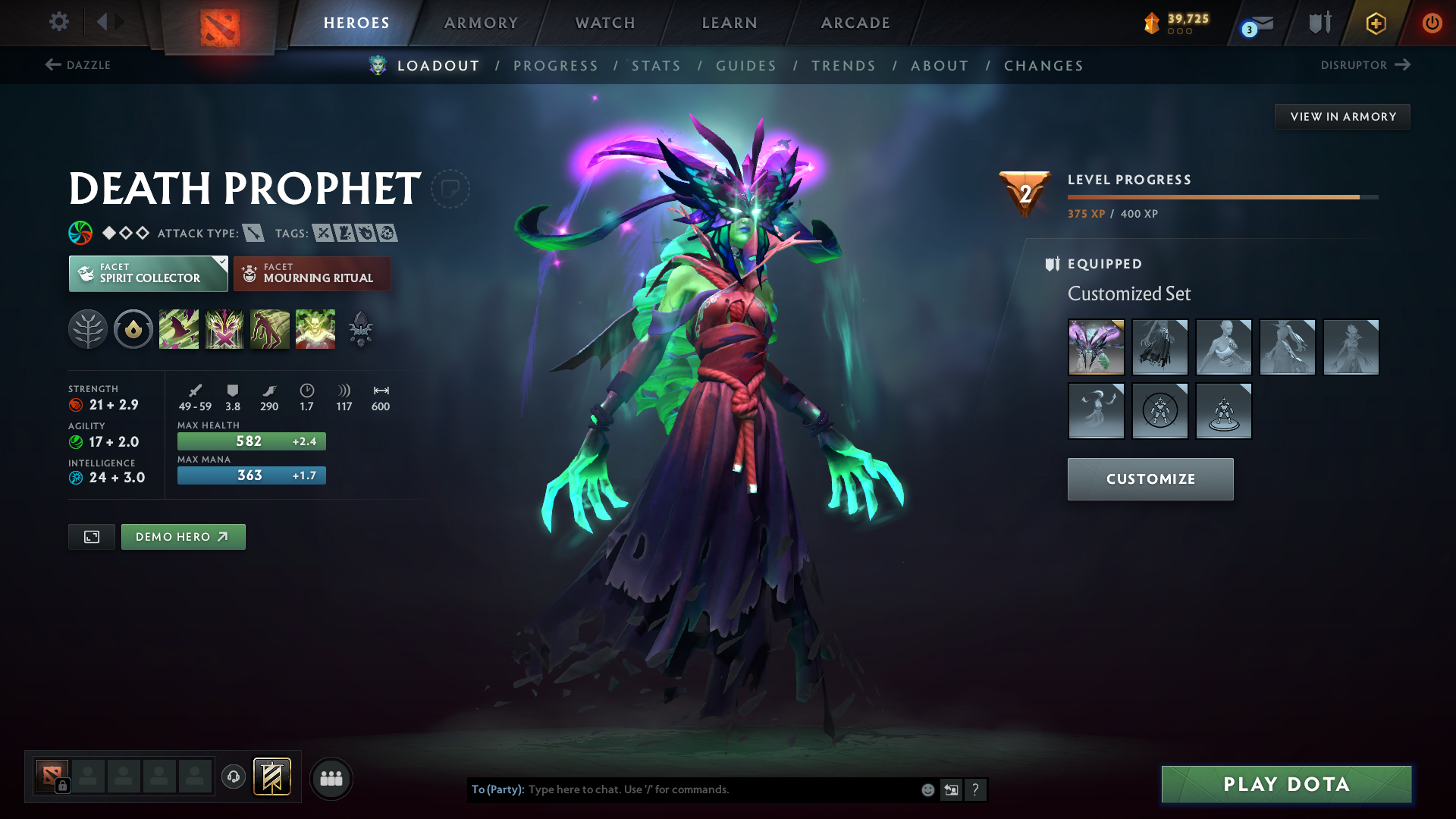Open the emoticon picker in chat bar
The image size is (1456, 819).
927,789
